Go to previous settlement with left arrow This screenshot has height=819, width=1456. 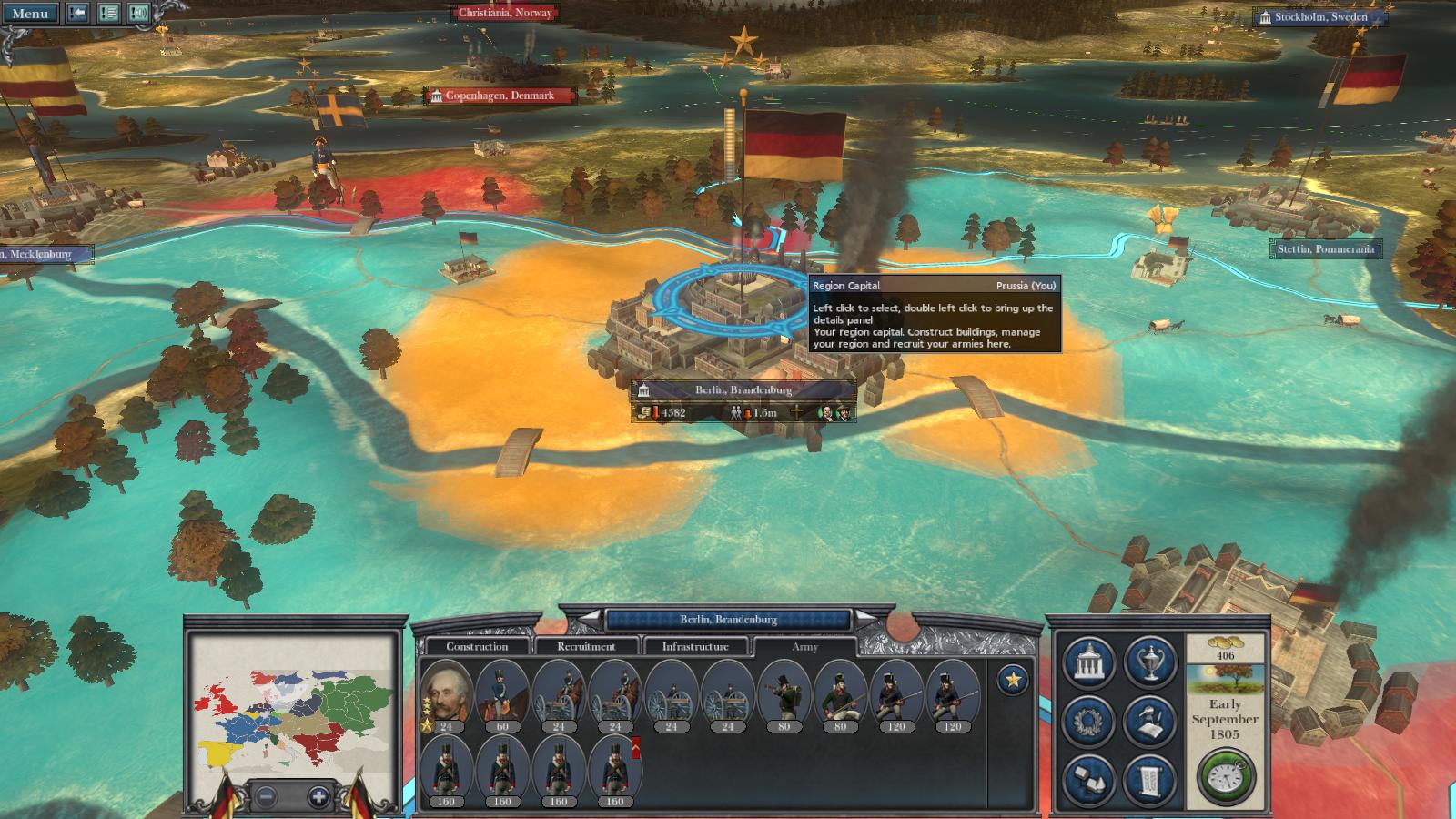591,619
